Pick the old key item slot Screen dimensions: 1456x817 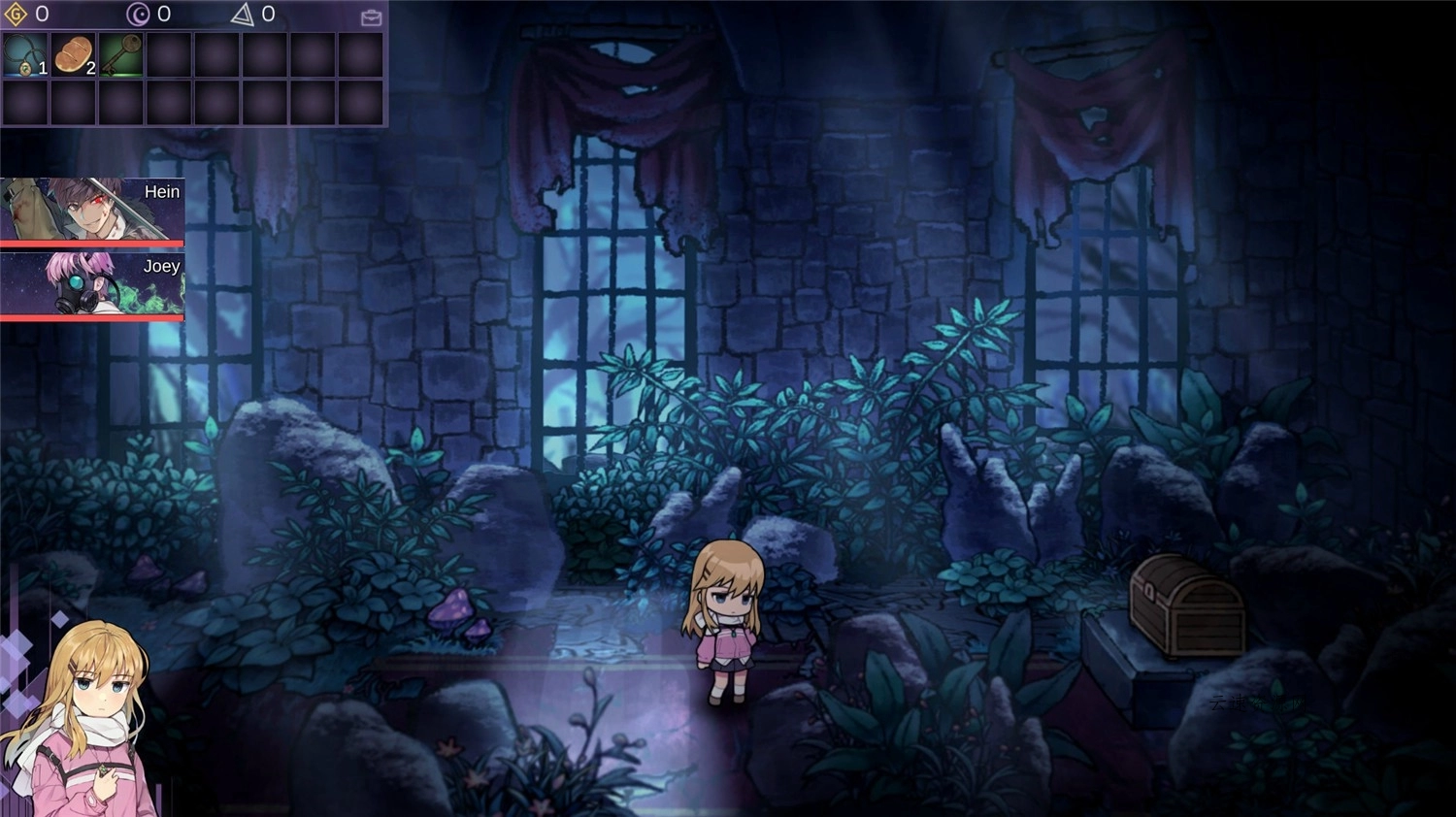(120, 55)
